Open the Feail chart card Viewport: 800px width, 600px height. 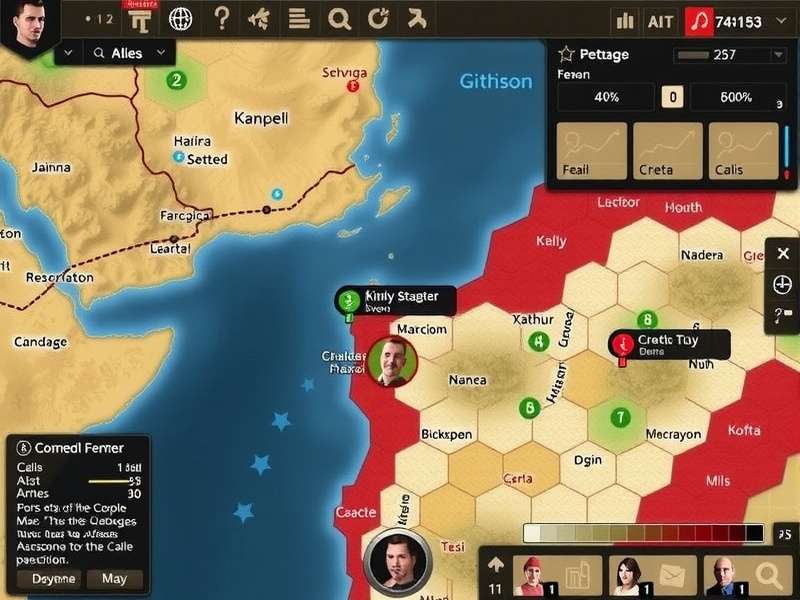tap(591, 151)
